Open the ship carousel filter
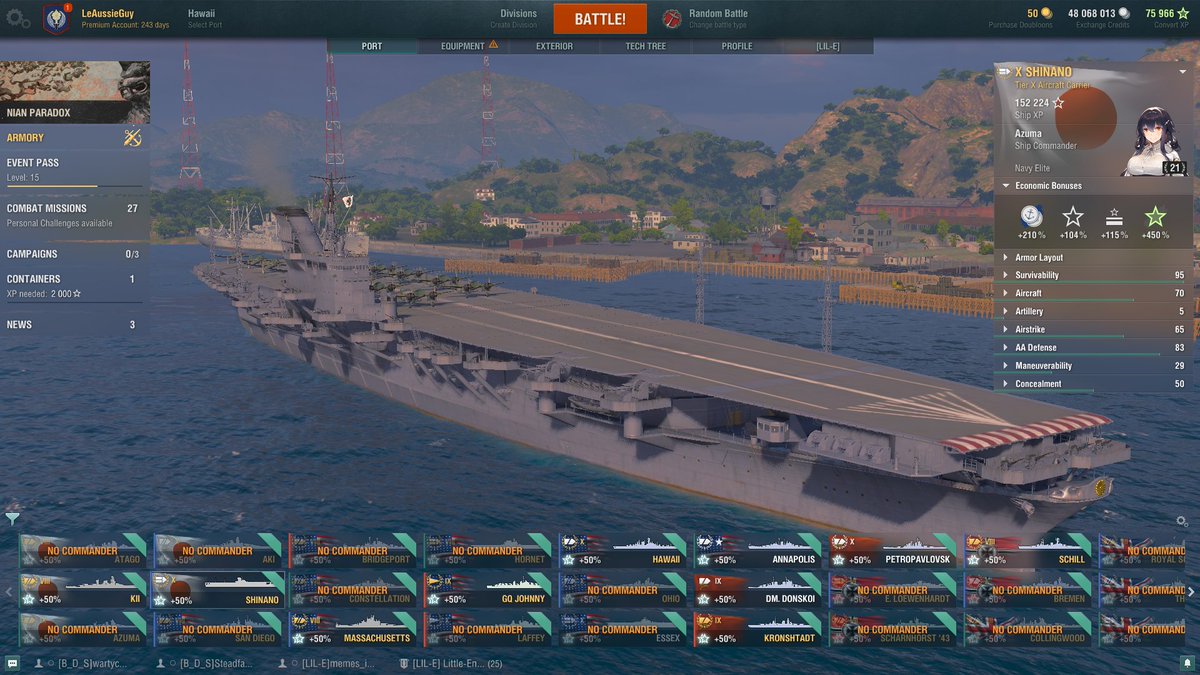Image resolution: width=1200 pixels, height=675 pixels. (12, 518)
